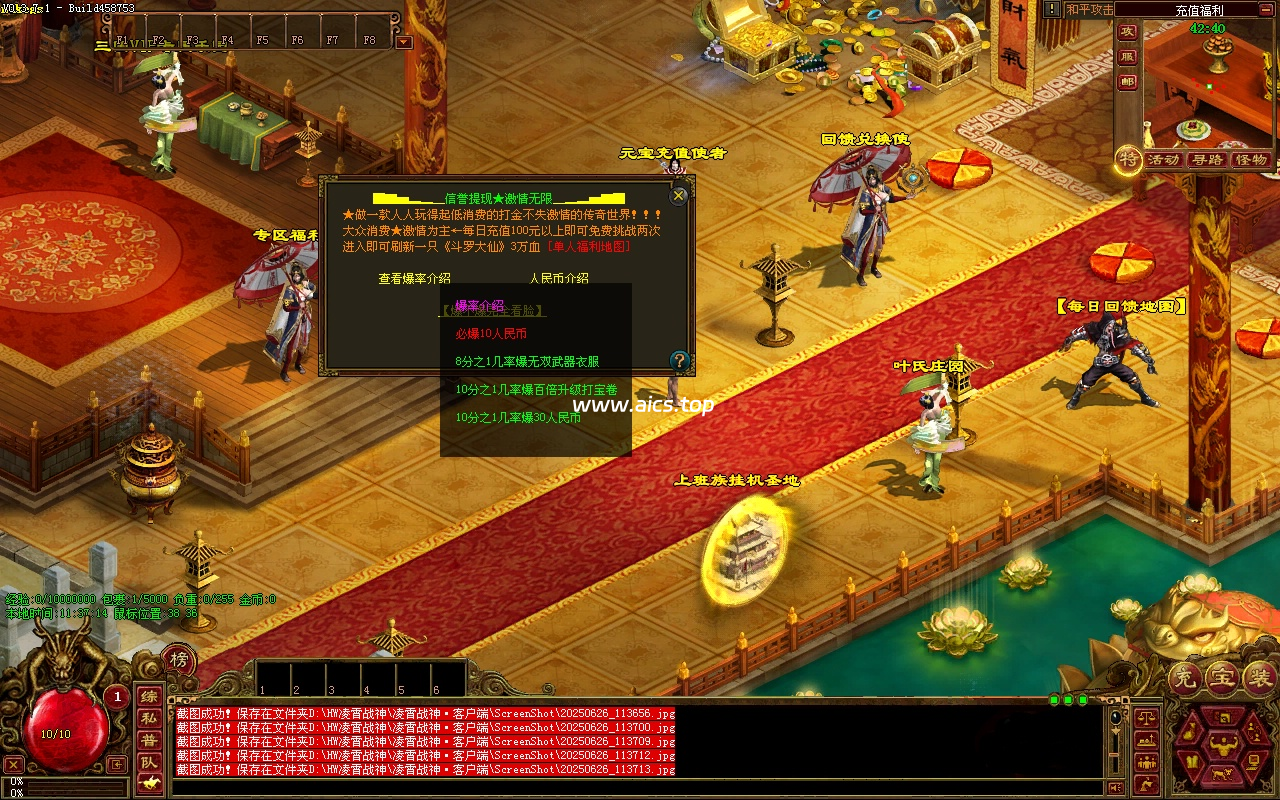The width and height of the screenshot is (1280, 800).
Task: Open the 查看爆率介绍 dialogue option
Action: [414, 279]
